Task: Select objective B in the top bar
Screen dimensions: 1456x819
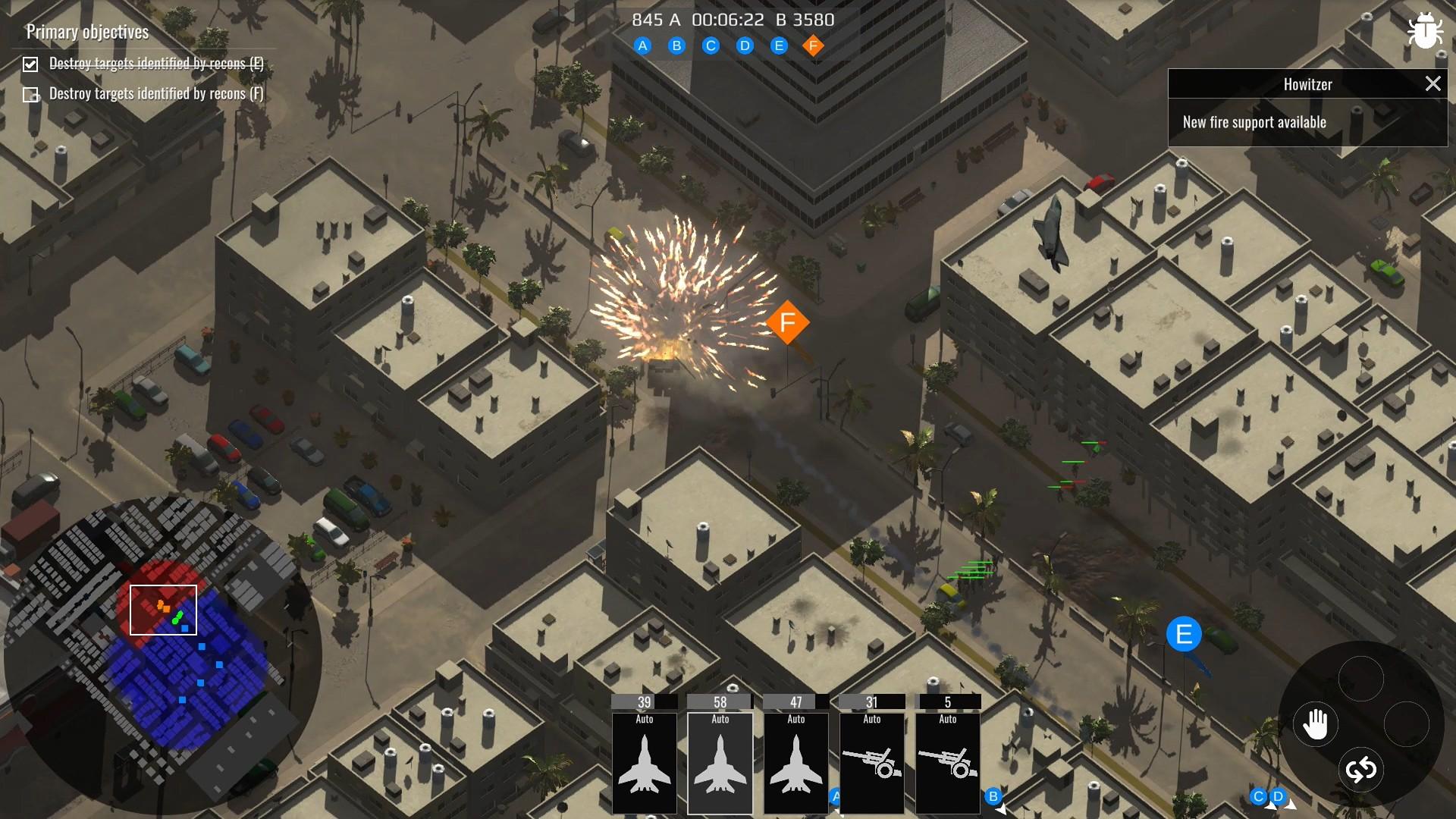Action: 676,46
